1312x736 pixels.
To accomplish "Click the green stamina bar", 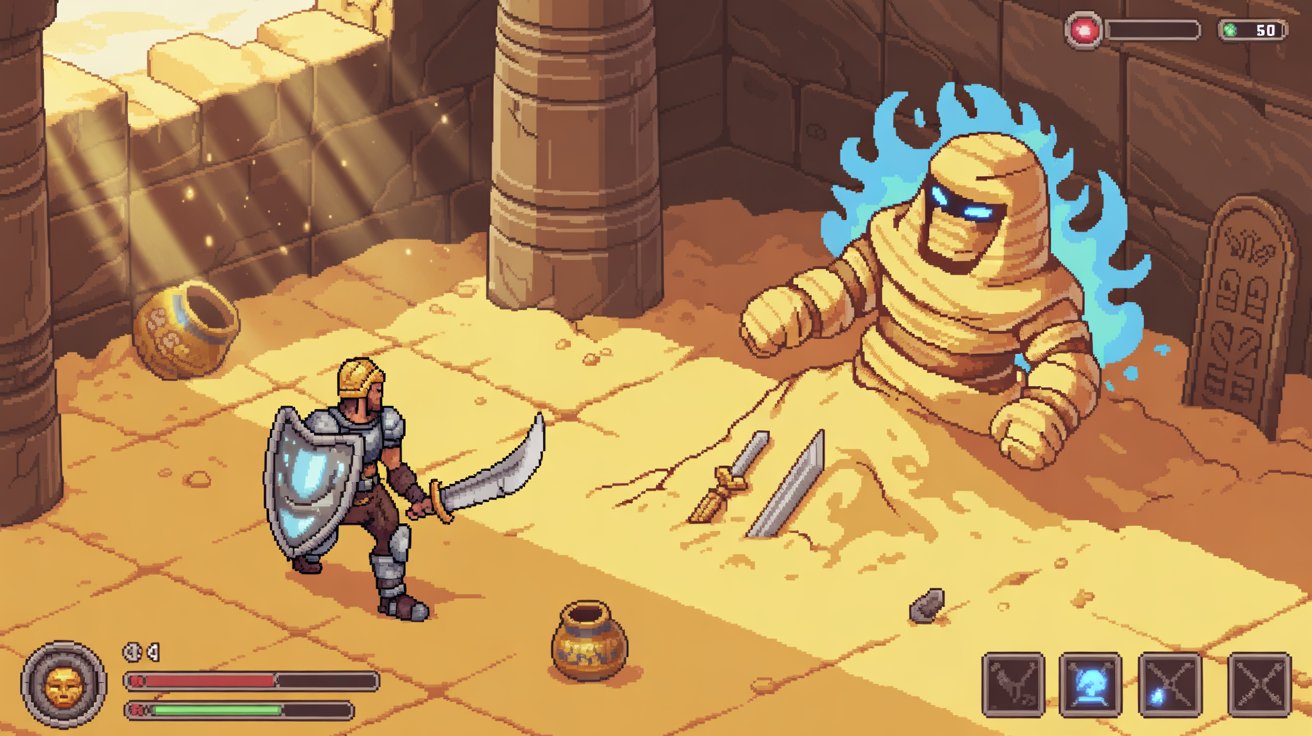I will [215, 711].
